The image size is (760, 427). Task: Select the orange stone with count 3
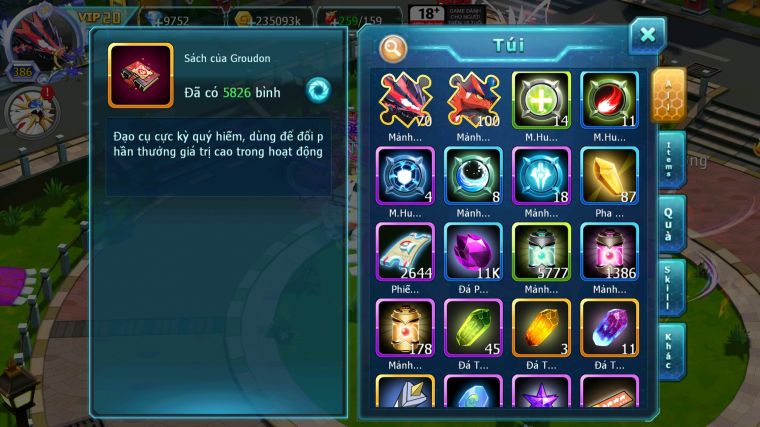click(x=541, y=327)
